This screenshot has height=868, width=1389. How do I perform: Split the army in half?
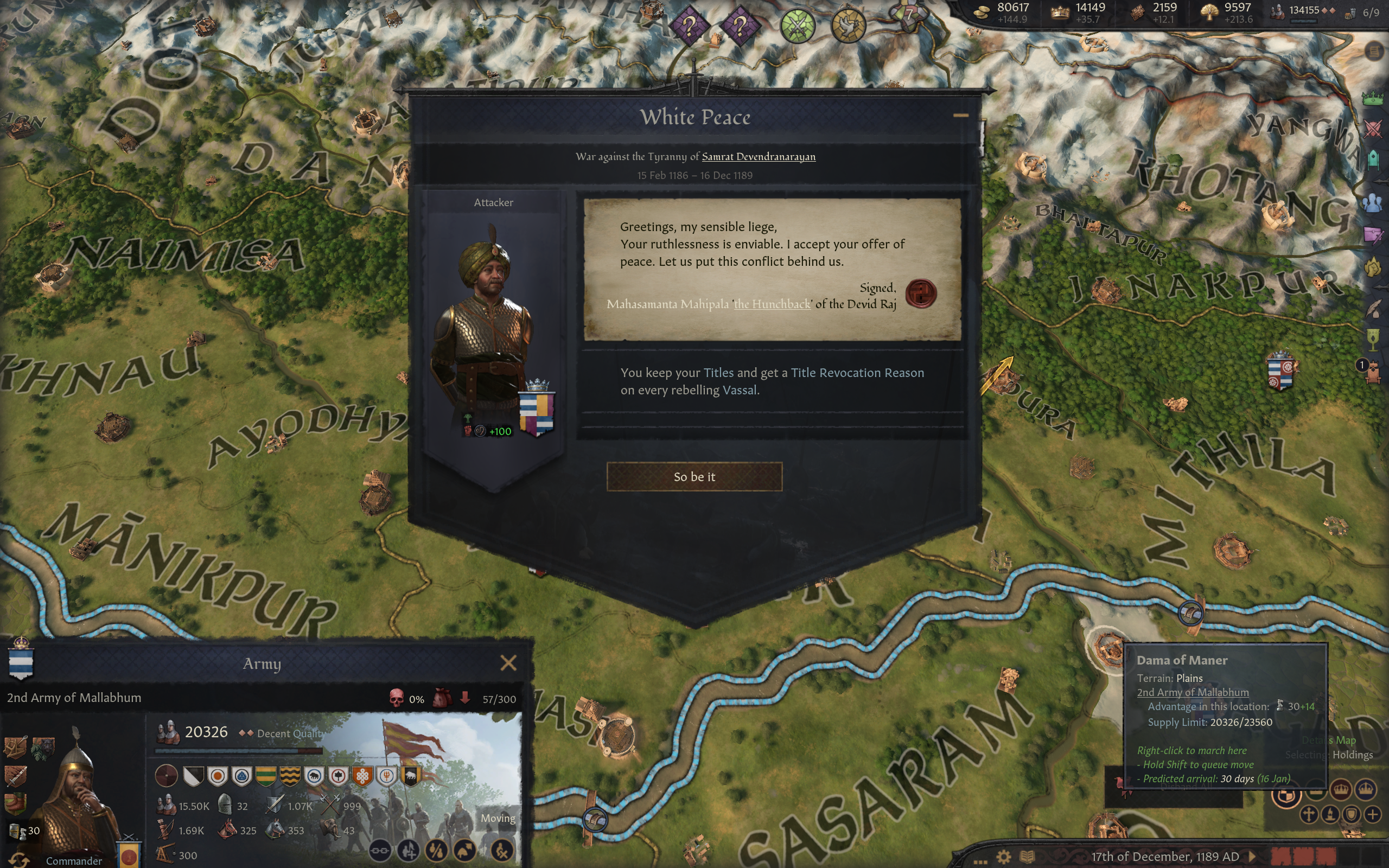tap(436, 850)
